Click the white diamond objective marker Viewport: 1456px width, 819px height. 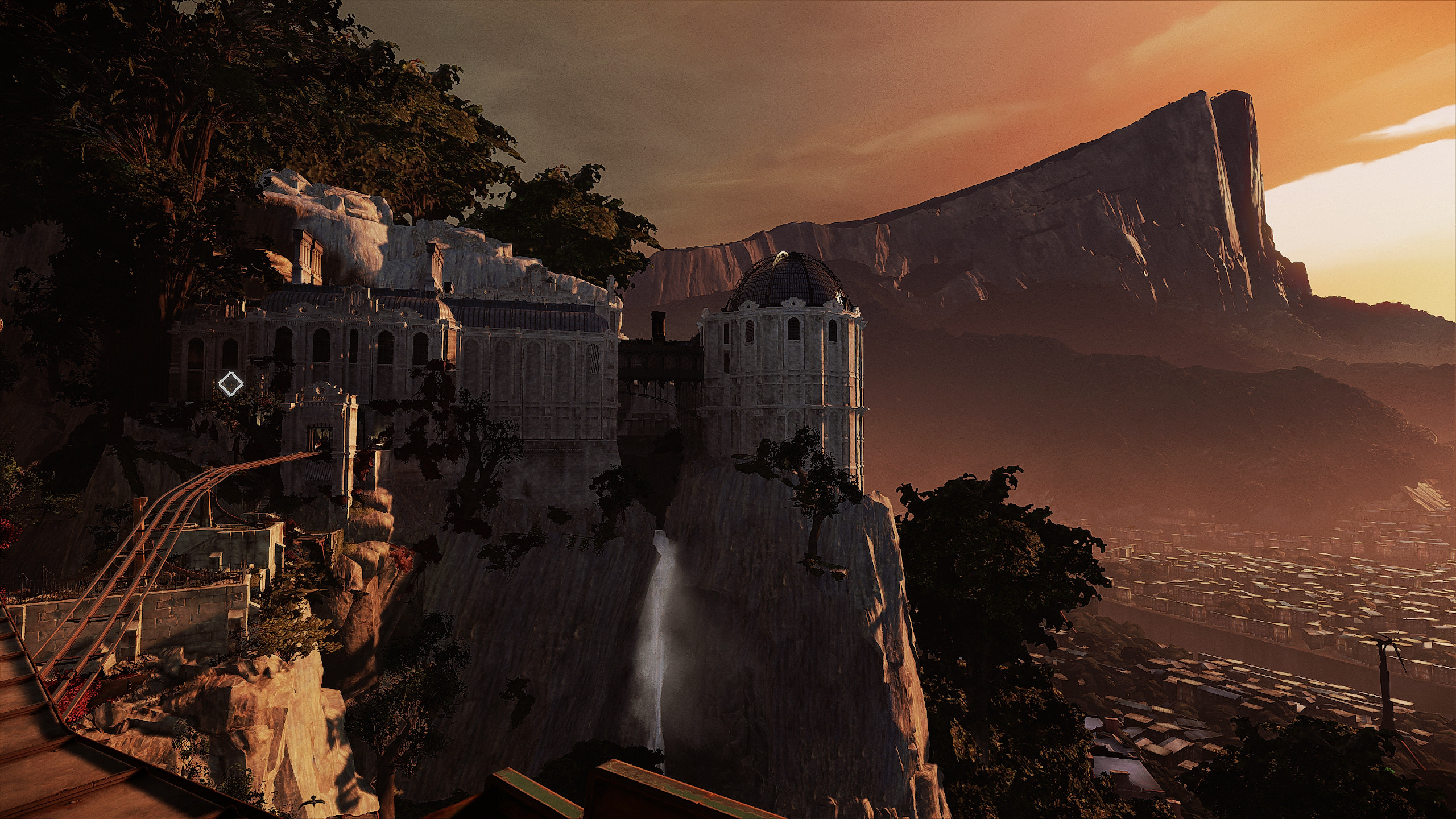click(x=231, y=384)
